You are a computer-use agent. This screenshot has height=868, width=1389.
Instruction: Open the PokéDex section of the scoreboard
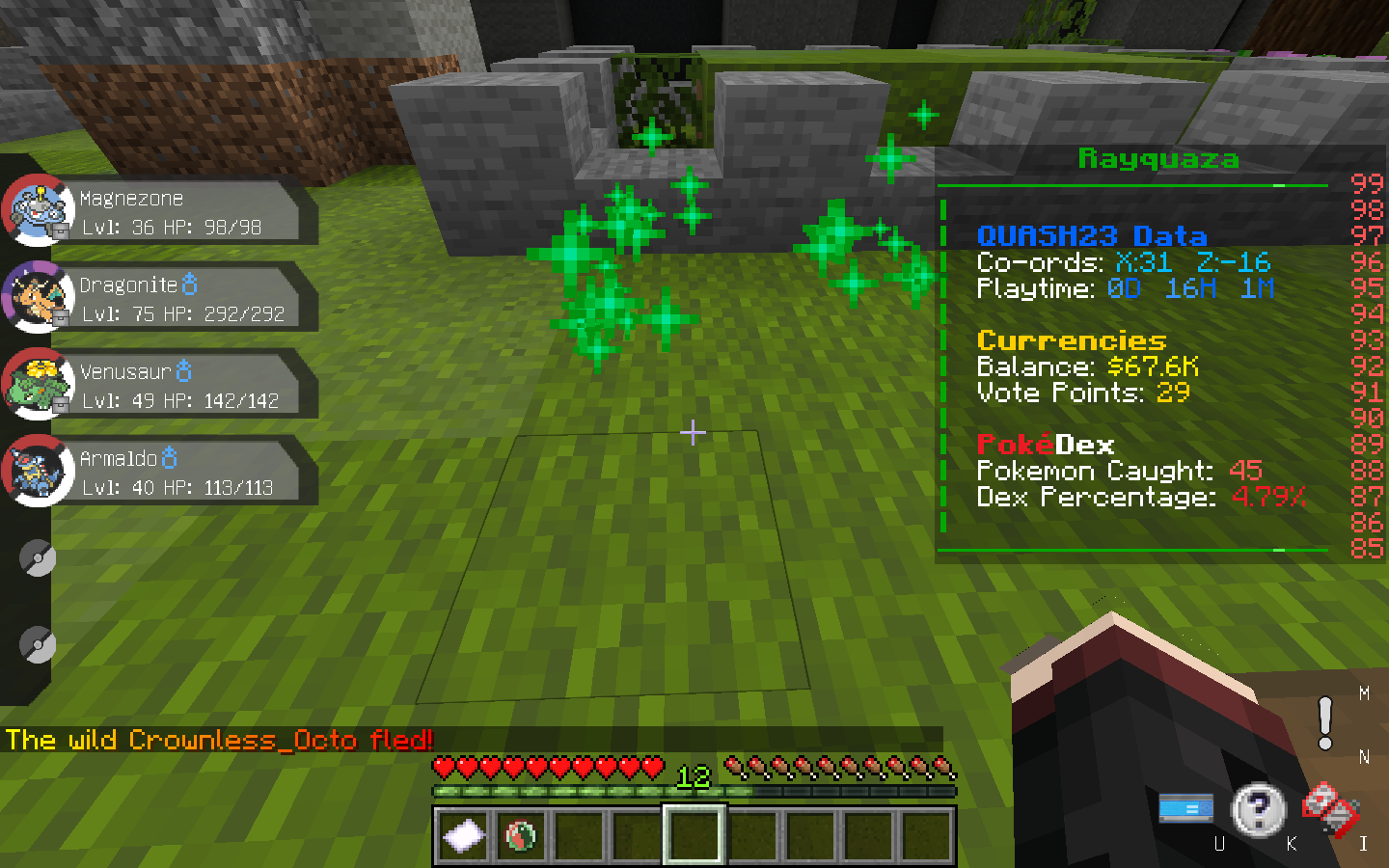click(1046, 446)
